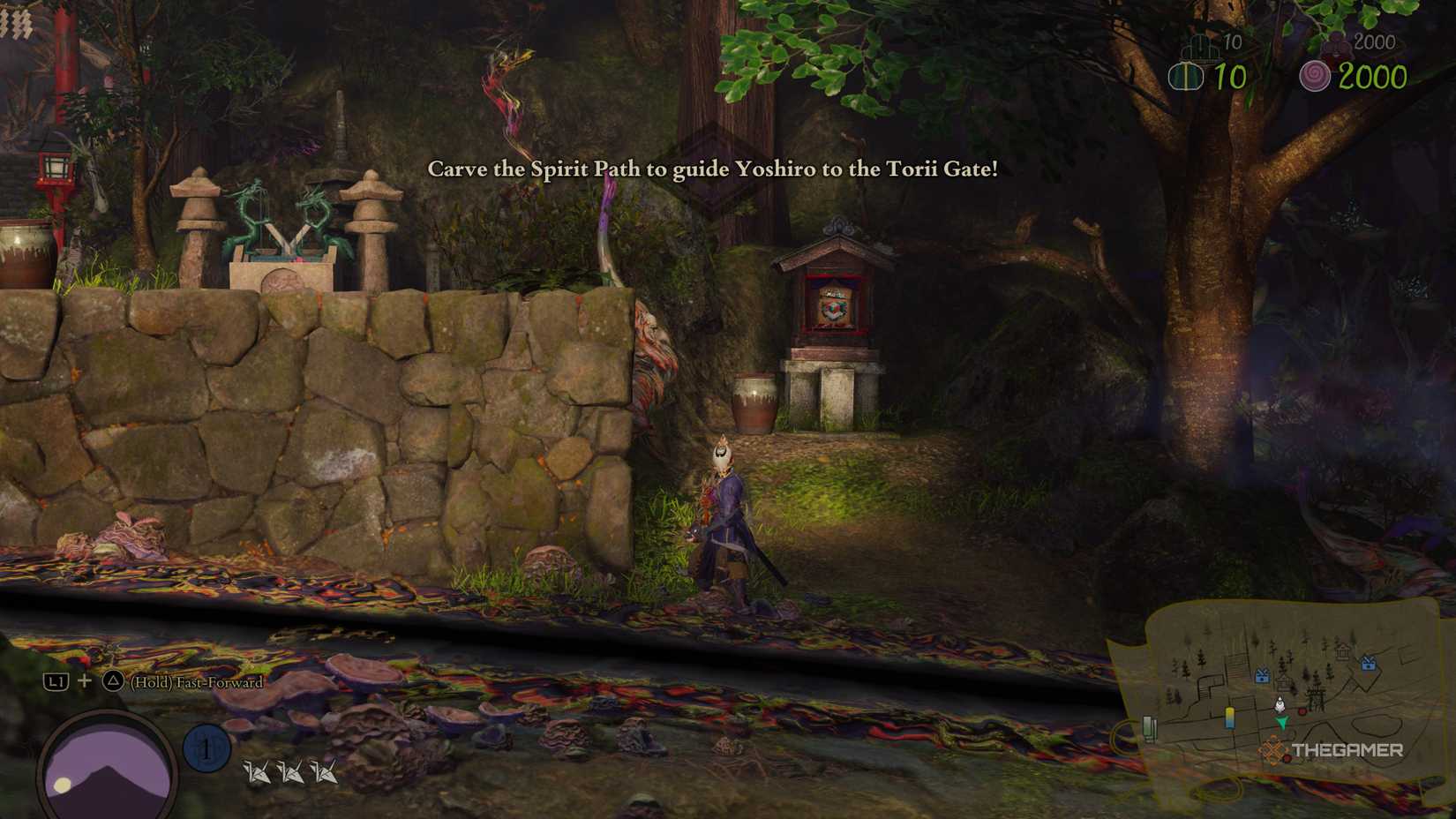Select the right blue demon-gate minimap icon
Screen dimensions: 1456x819
pos(1368,664)
